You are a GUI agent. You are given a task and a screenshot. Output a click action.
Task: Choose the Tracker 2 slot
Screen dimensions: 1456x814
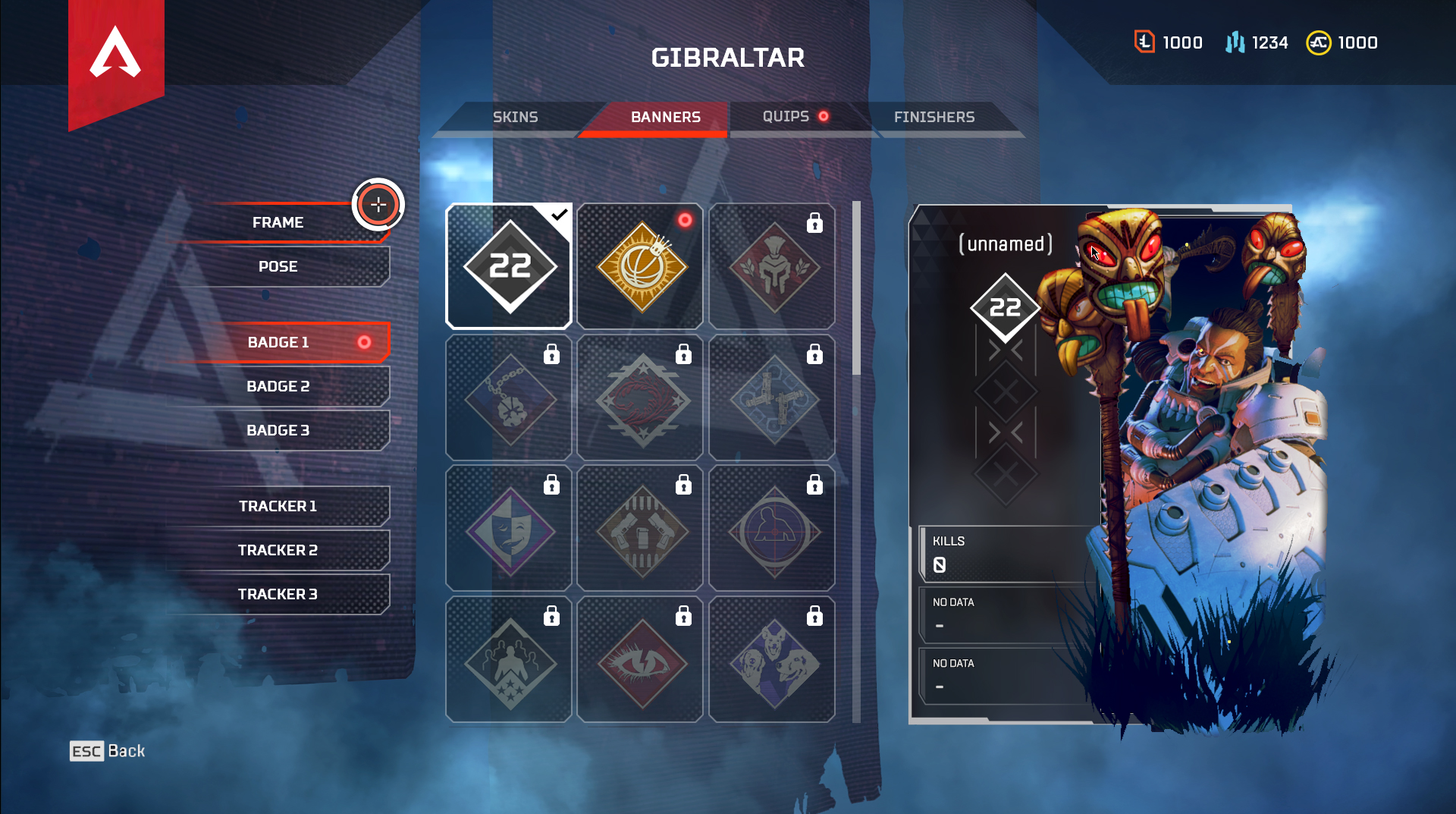click(x=278, y=550)
